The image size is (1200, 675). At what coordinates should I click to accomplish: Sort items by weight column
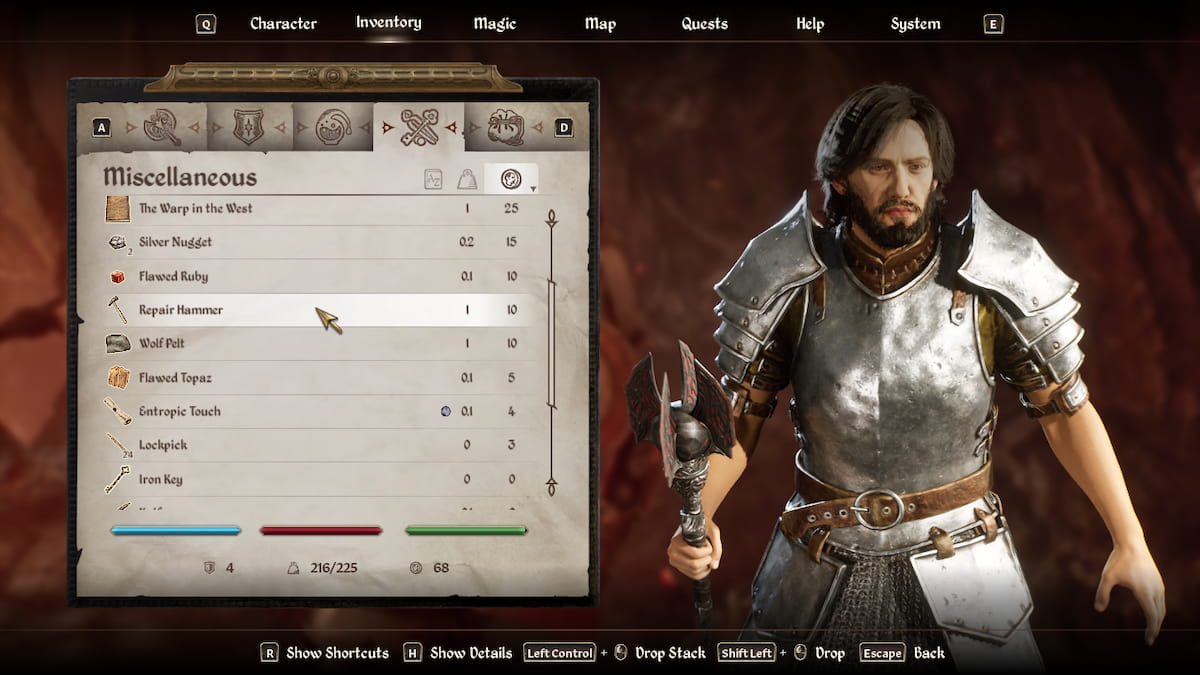point(466,180)
